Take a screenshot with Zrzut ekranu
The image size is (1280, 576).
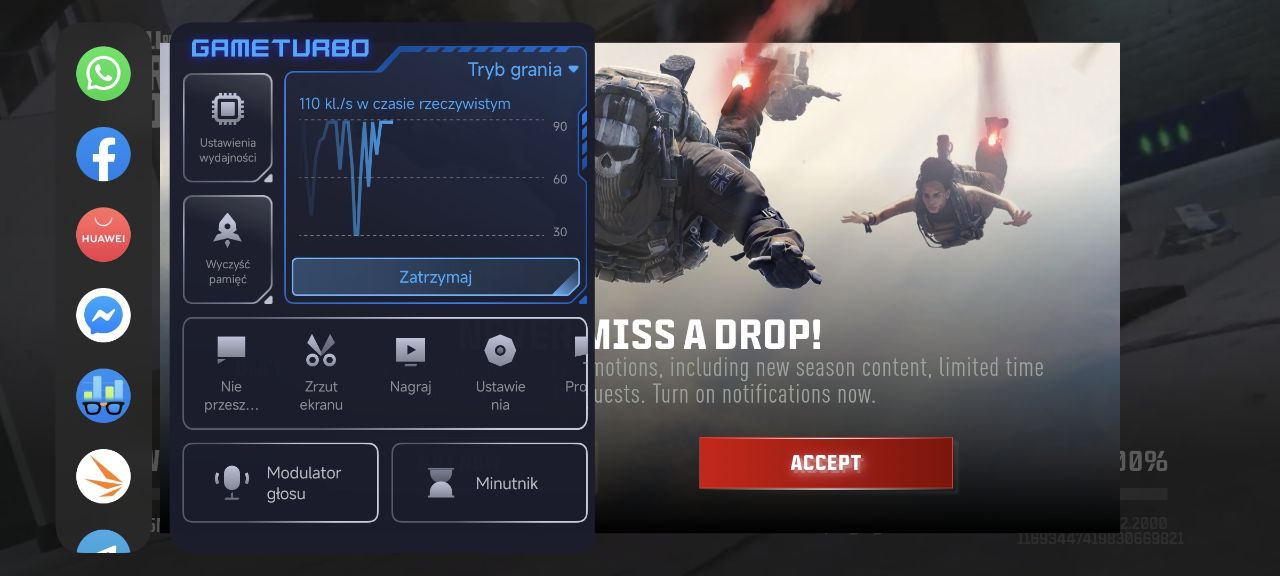[321, 373]
